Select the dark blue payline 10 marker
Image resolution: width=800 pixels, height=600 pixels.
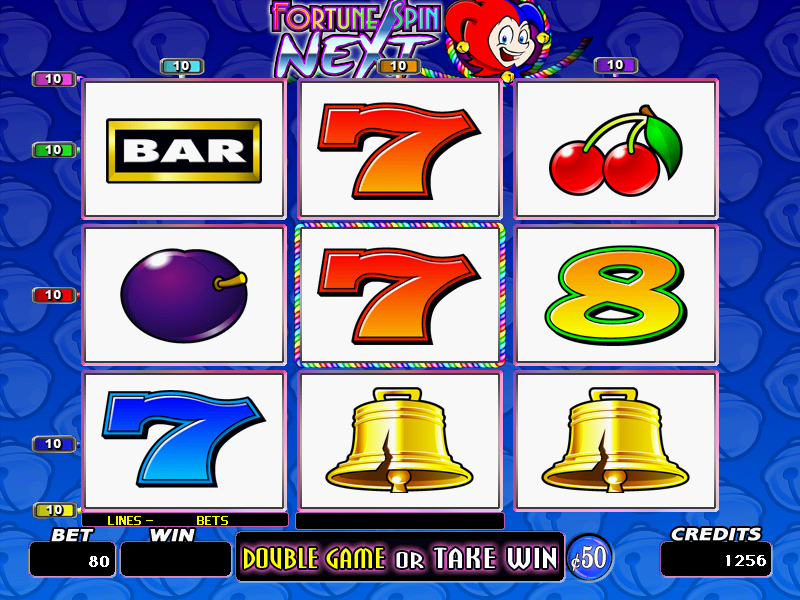[x=54, y=443]
